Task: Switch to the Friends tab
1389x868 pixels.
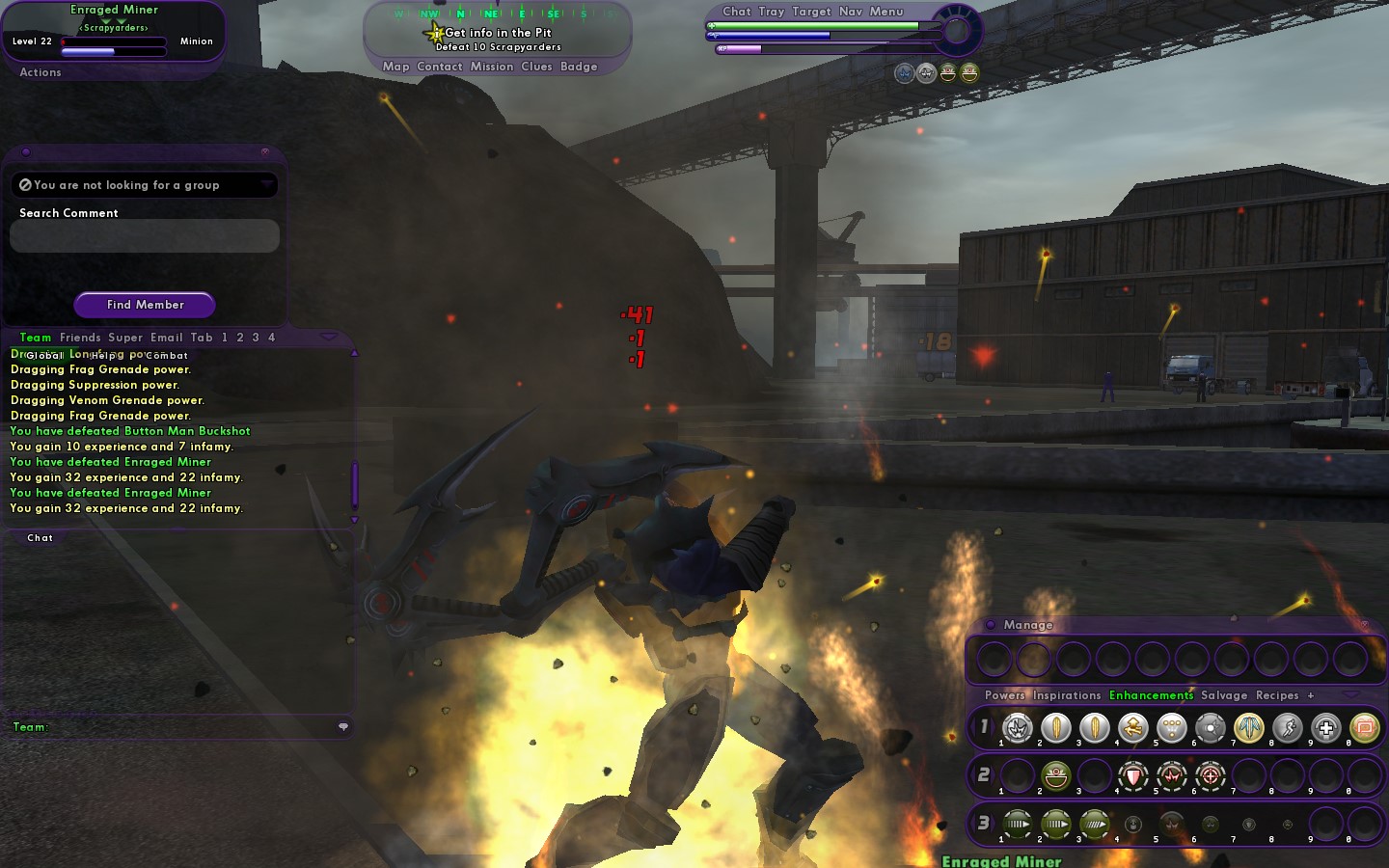Action: 80,338
